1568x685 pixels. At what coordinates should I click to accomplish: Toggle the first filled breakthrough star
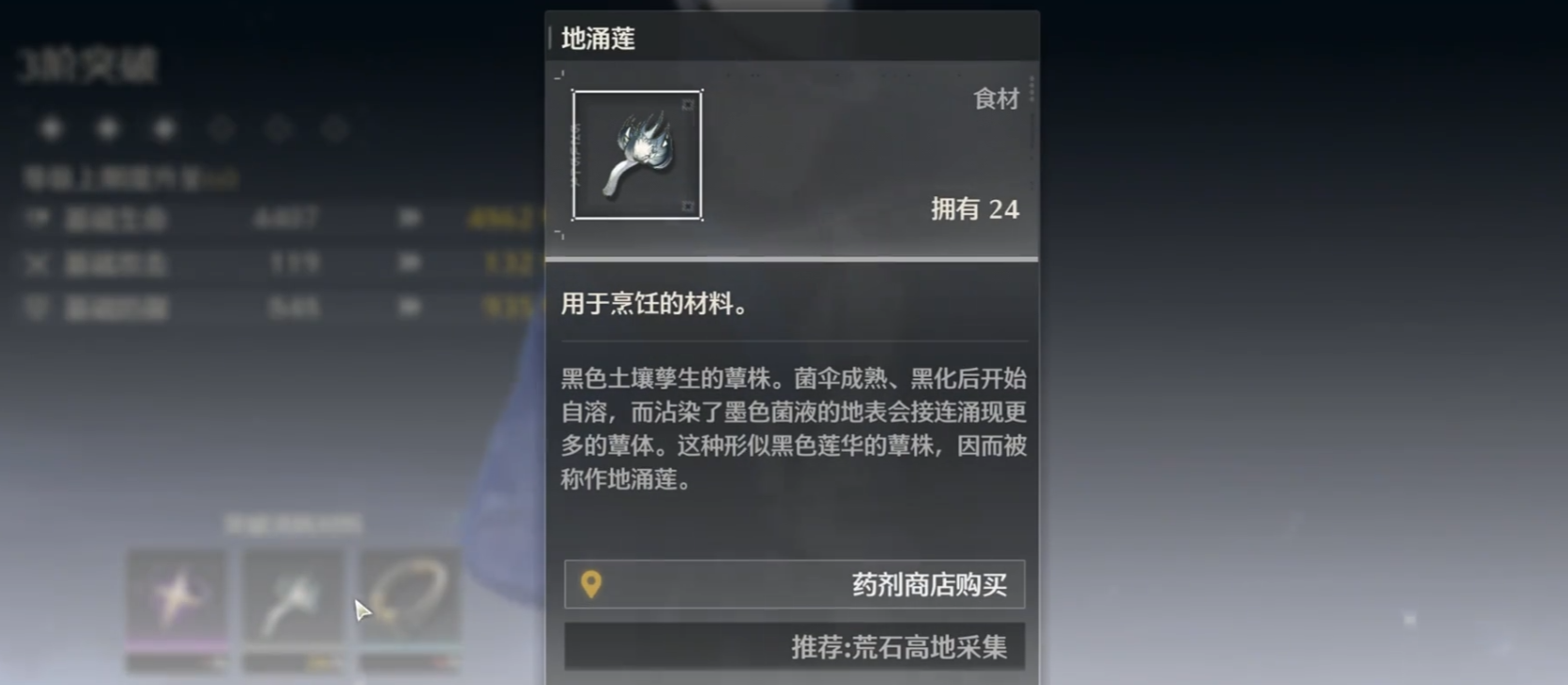[52, 129]
